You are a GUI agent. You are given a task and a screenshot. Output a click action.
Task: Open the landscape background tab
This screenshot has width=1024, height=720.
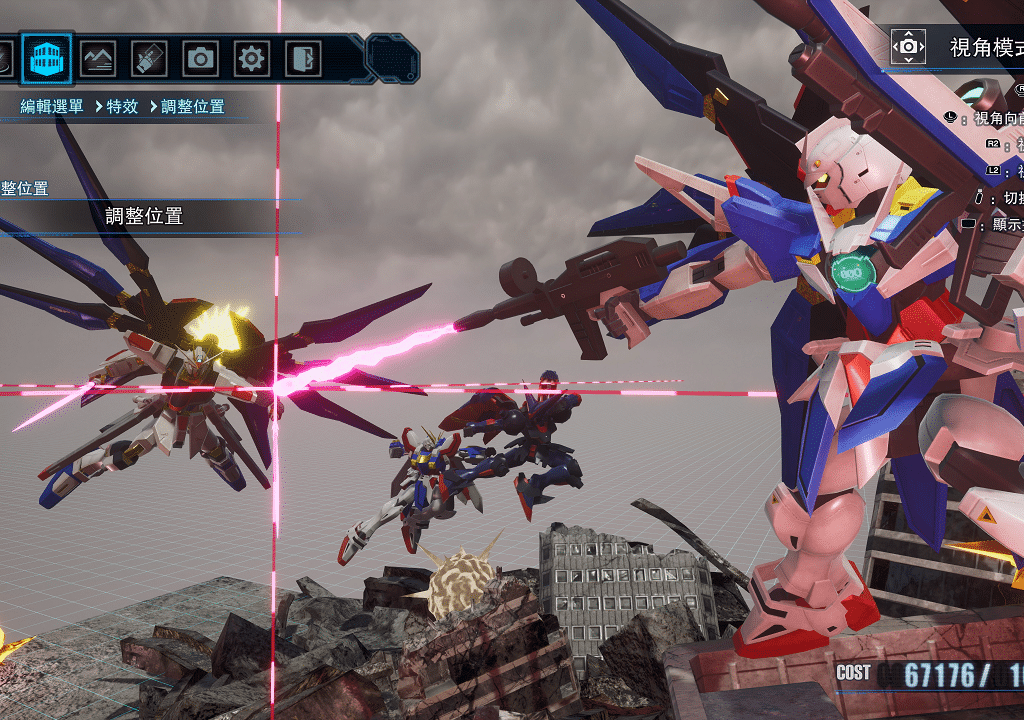point(98,59)
